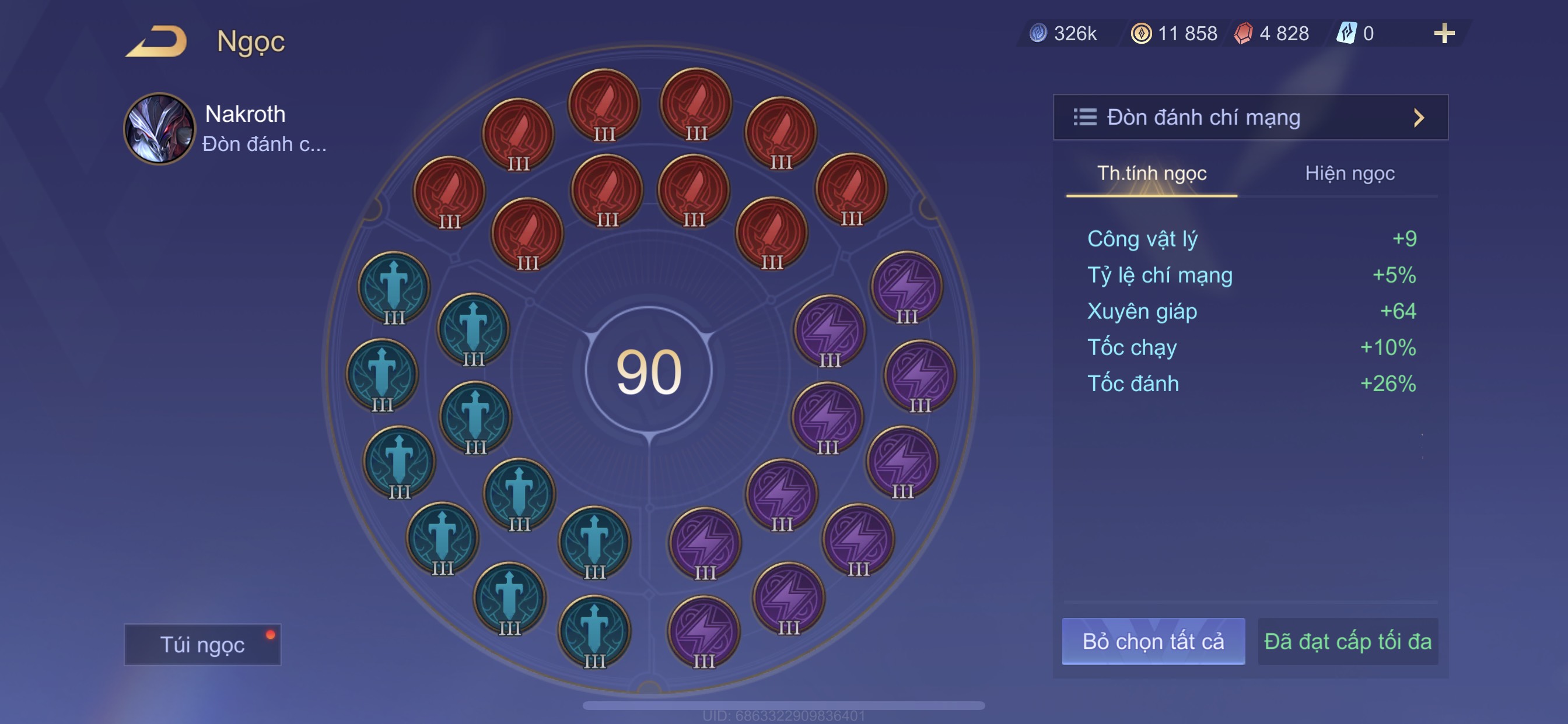Viewport: 1568px width, 724px height.
Task: Go back using the golden arrow
Action: pos(157,41)
